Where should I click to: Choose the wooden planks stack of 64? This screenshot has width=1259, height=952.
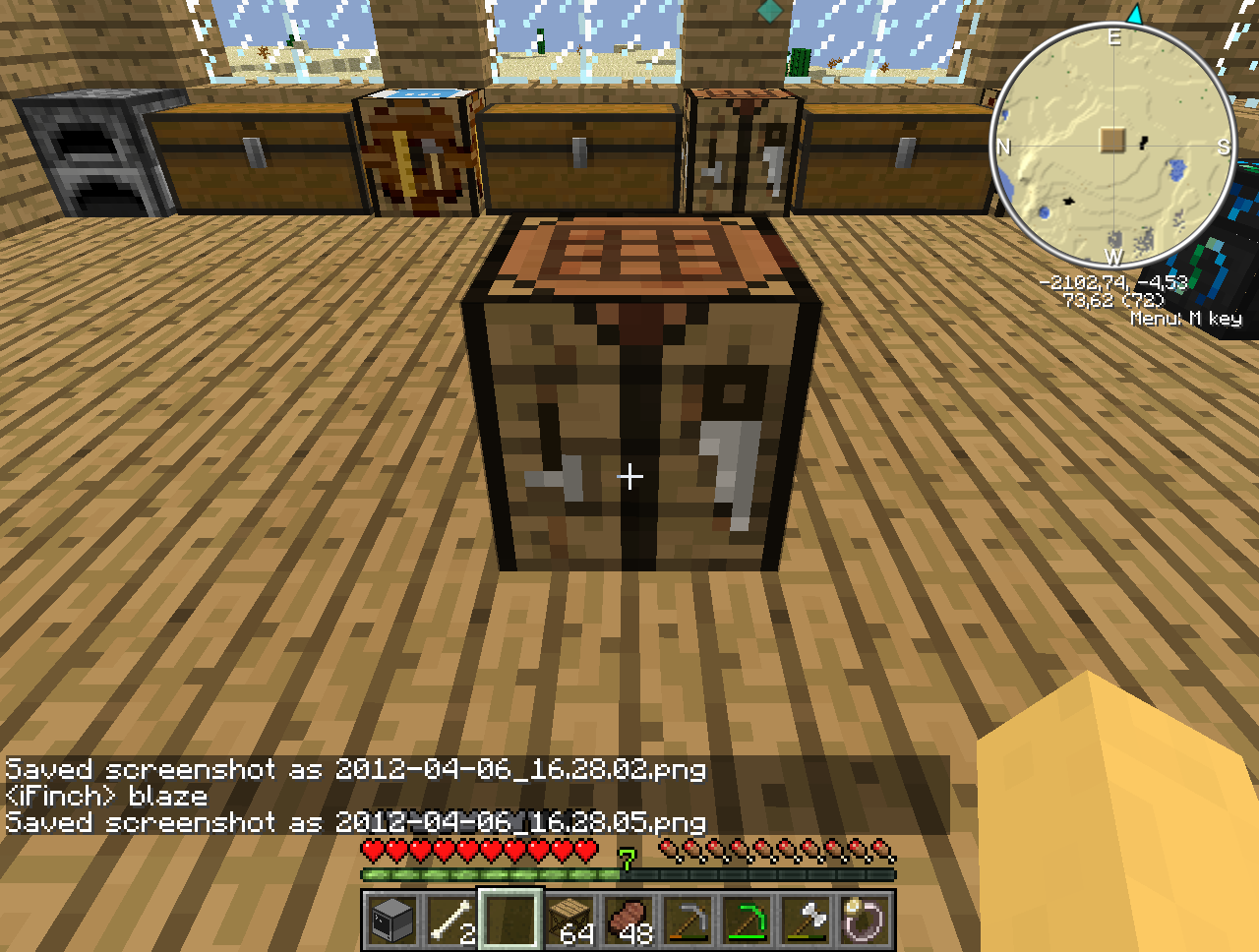(x=570, y=922)
